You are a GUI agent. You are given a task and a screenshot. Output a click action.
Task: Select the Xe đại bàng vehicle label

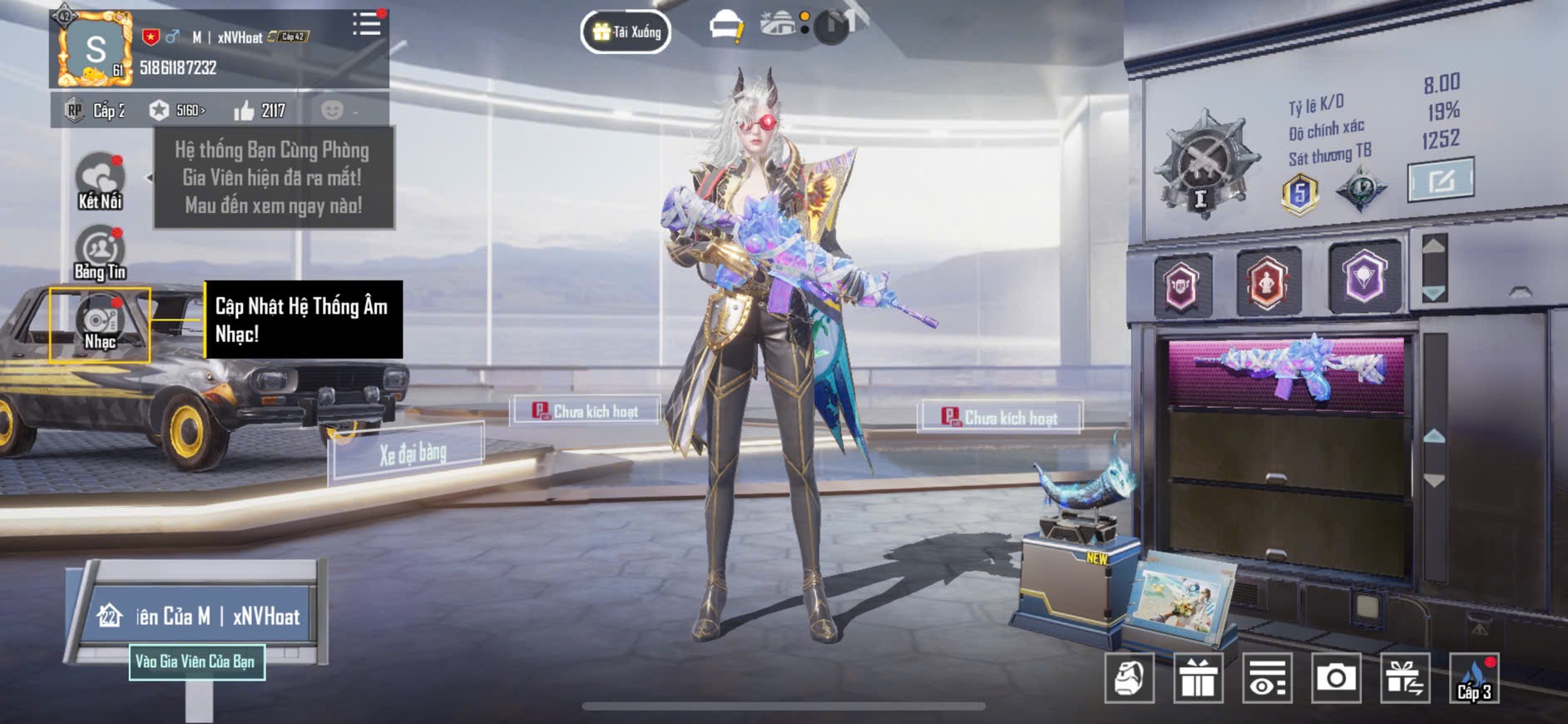[x=412, y=454]
